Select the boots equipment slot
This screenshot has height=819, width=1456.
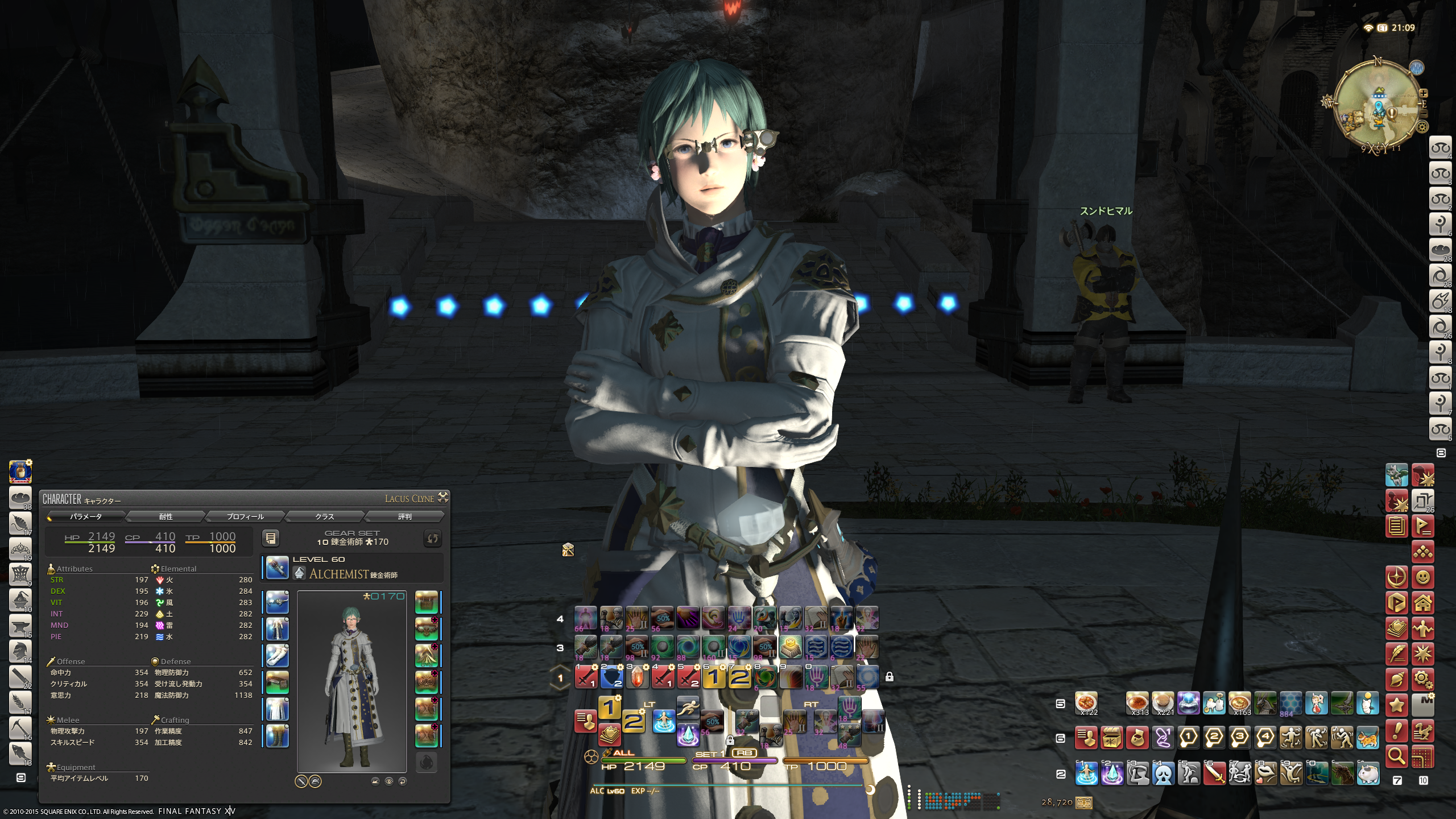pos(278,735)
